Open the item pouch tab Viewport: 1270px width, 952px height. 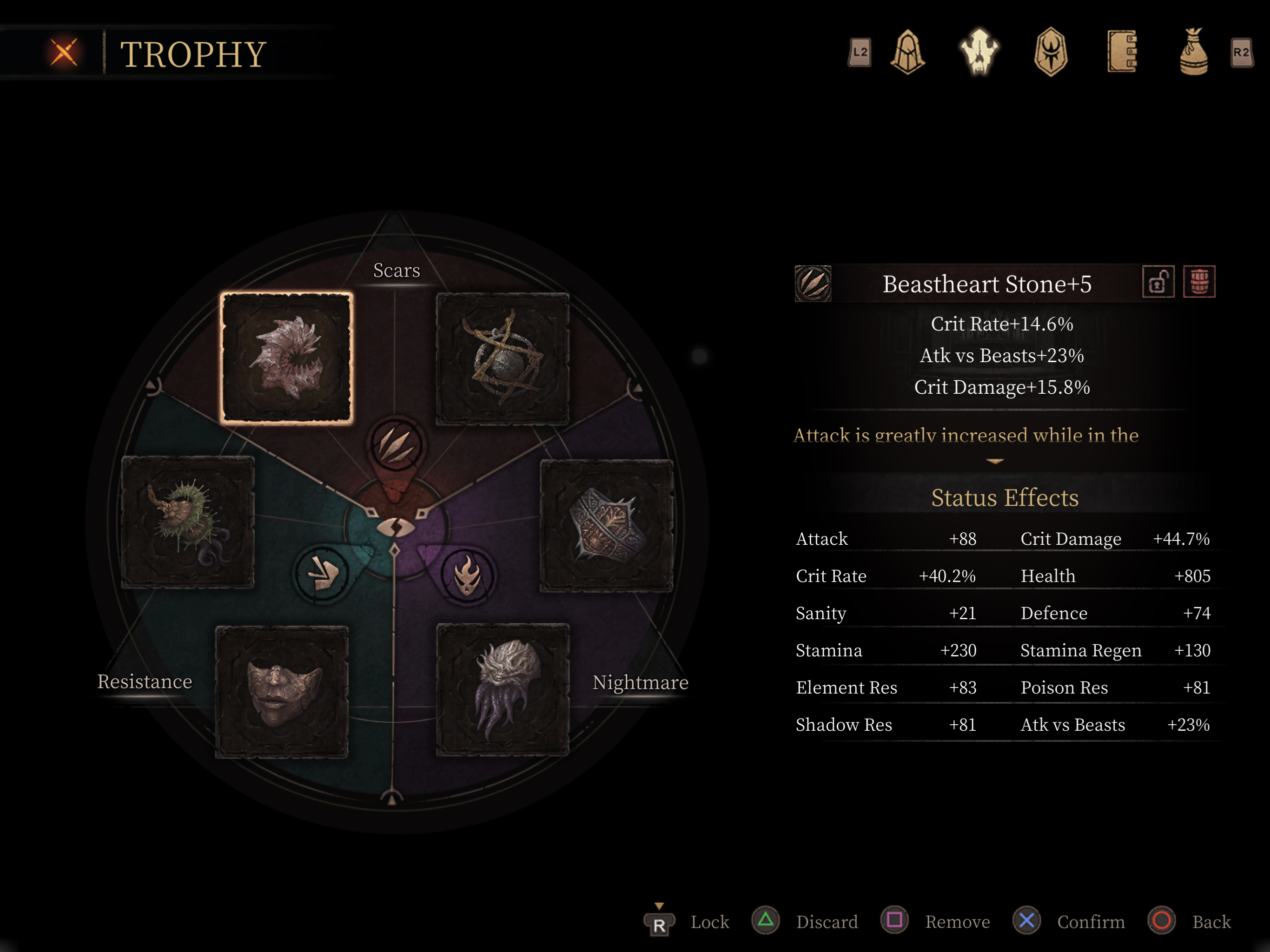pos(1193,52)
